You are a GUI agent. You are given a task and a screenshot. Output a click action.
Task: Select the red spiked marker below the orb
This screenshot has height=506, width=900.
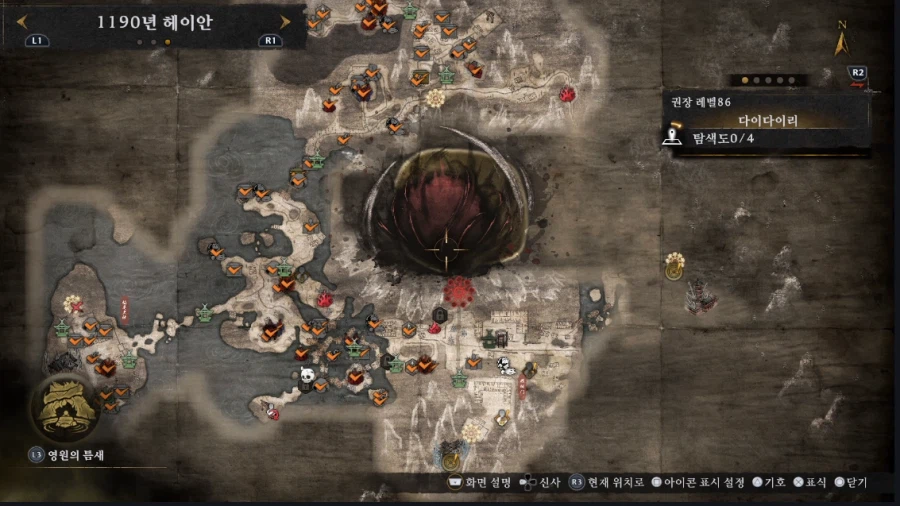click(460, 293)
